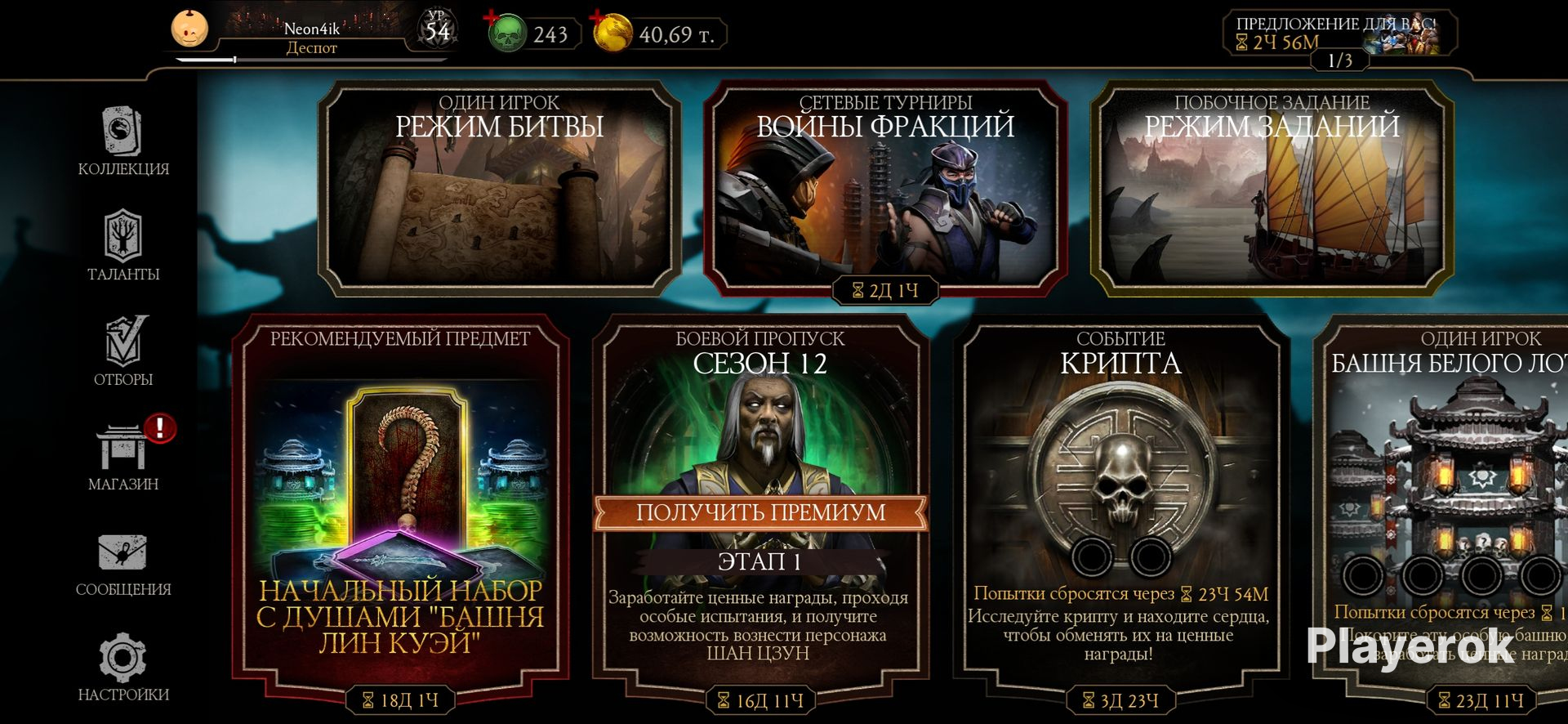Open the Войны Фракций online tournaments
The height and width of the screenshot is (724, 1568).
(x=885, y=188)
